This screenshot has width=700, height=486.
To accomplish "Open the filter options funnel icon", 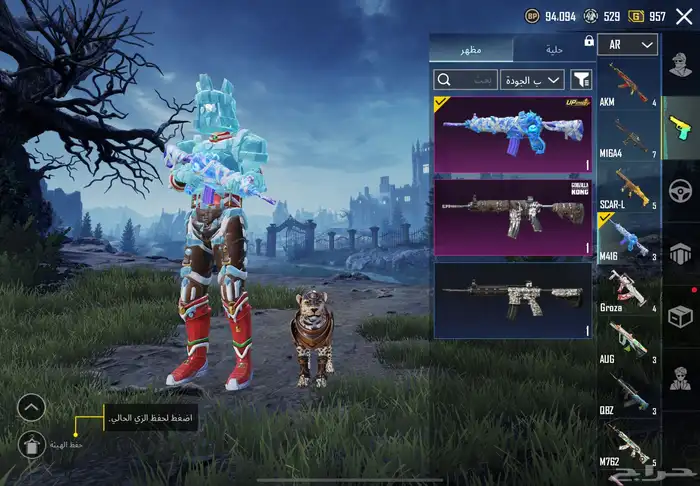I will pyautogui.click(x=582, y=79).
